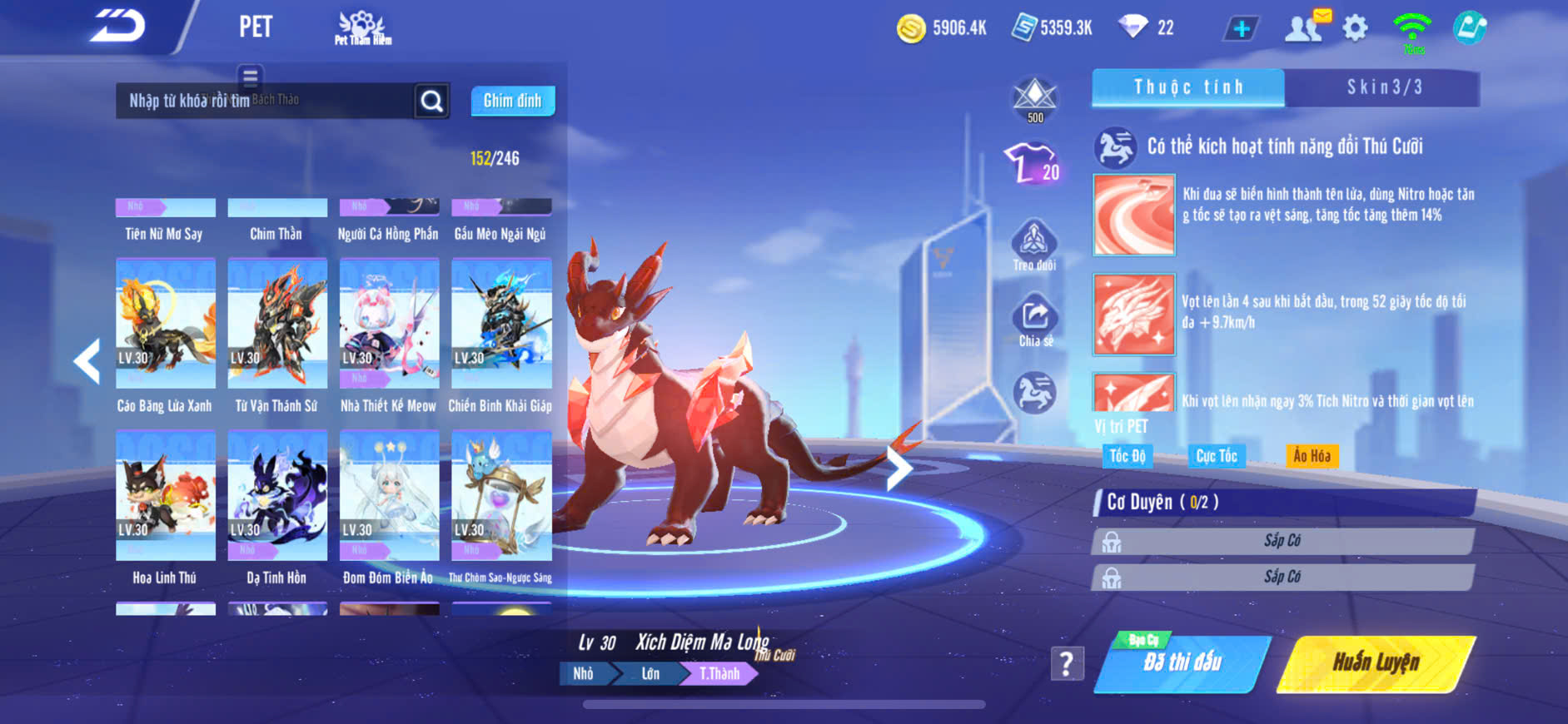Pick the Nhà Thiết Kế Meow pet
The image size is (1568, 724).
pyautogui.click(x=389, y=325)
